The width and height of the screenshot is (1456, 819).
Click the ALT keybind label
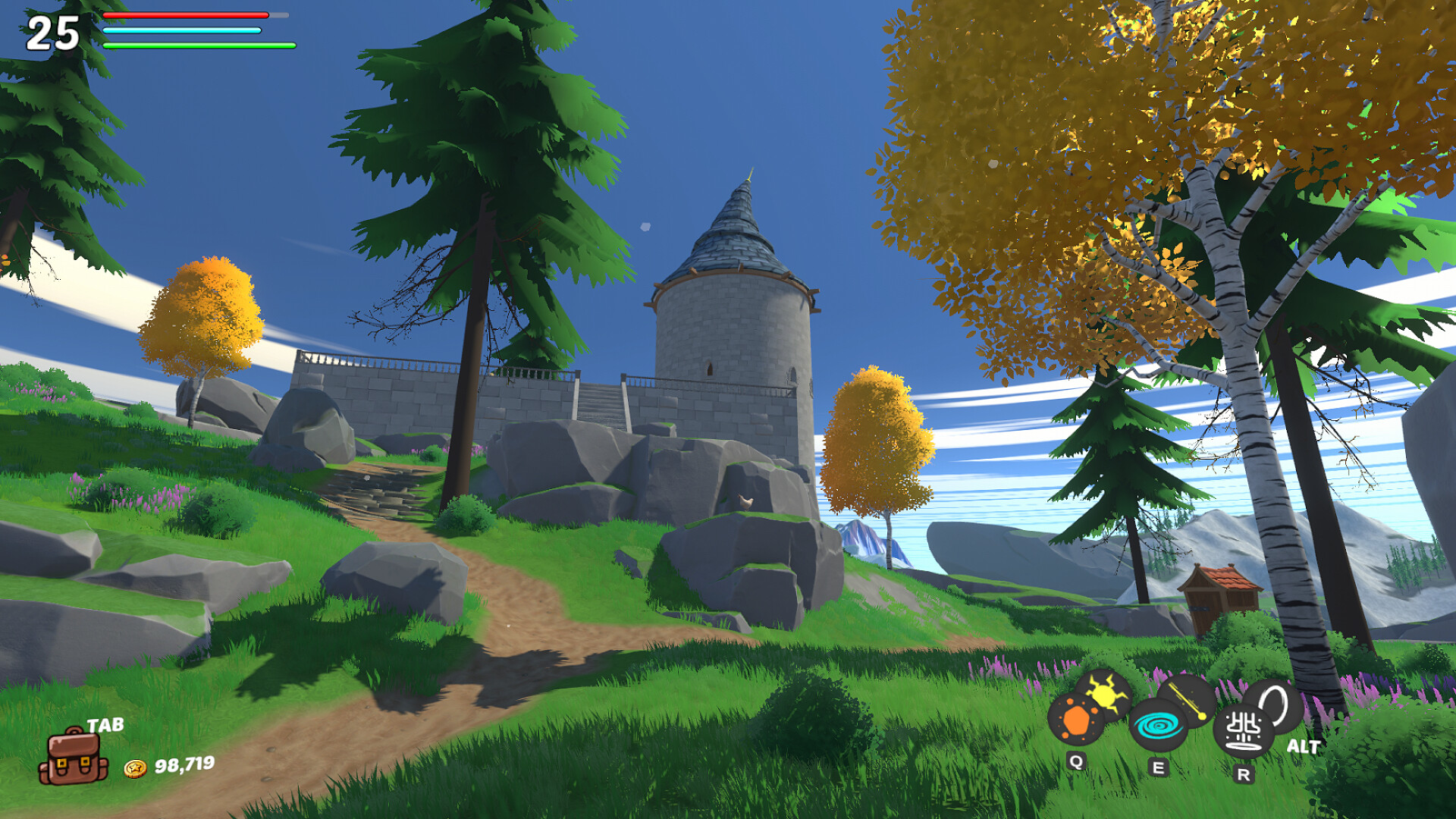tap(1303, 746)
